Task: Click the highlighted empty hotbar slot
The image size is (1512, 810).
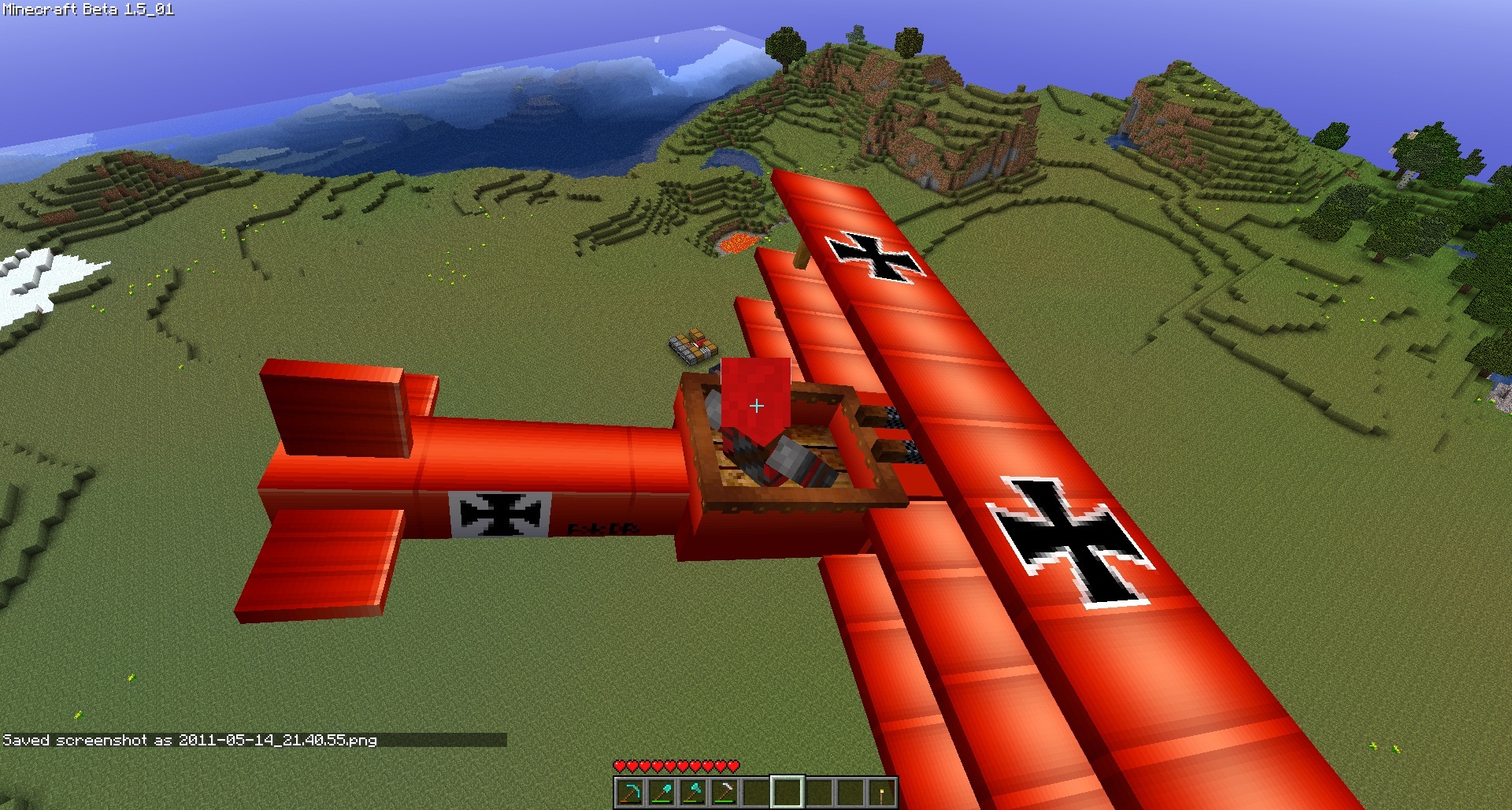Action: click(x=787, y=792)
